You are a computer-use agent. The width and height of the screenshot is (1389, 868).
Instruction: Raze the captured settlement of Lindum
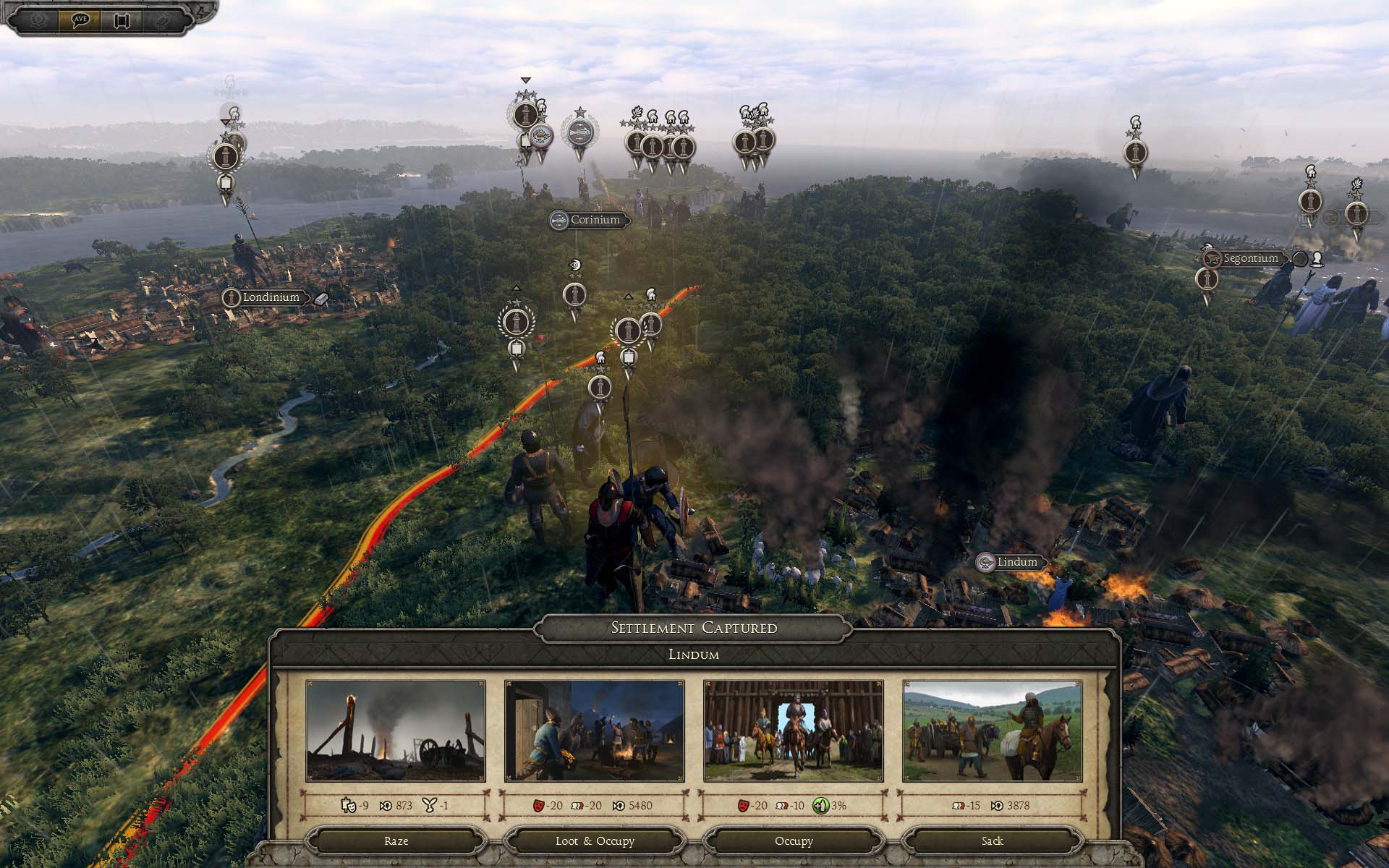(x=396, y=841)
